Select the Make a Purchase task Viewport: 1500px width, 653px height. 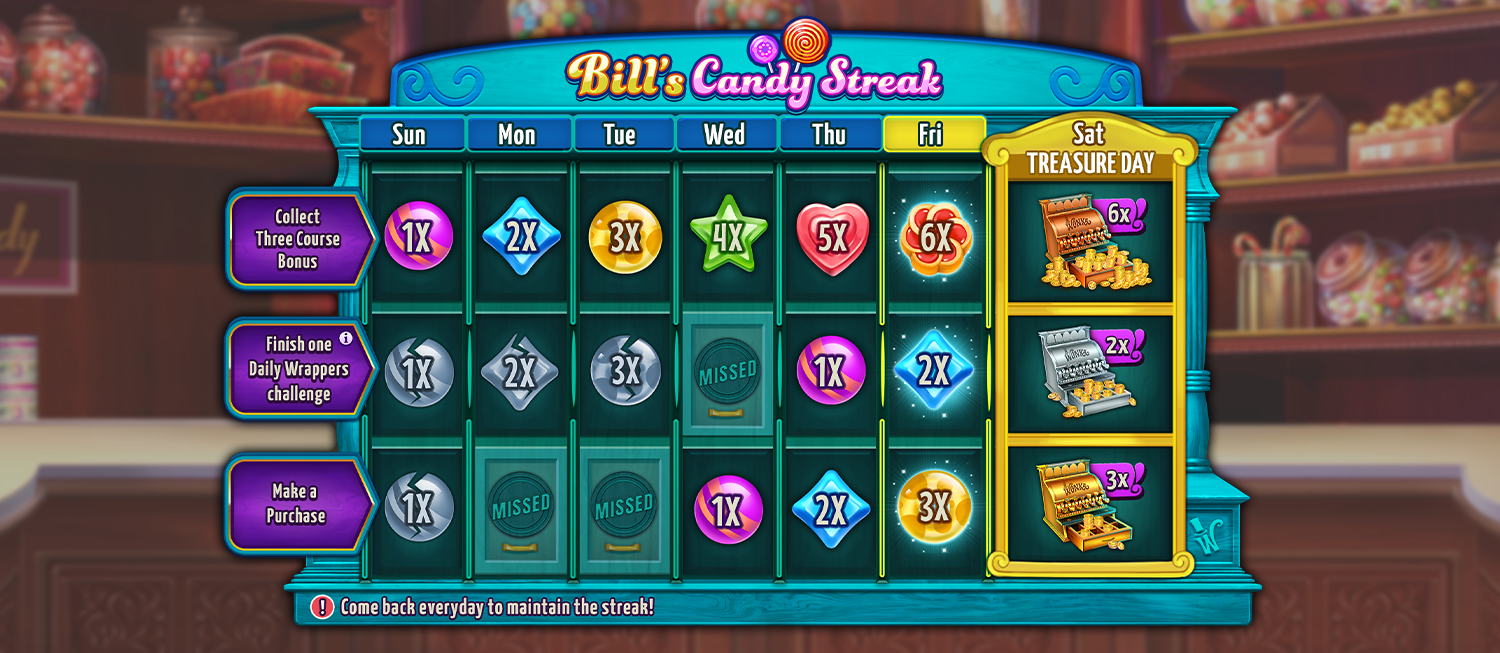coord(296,504)
